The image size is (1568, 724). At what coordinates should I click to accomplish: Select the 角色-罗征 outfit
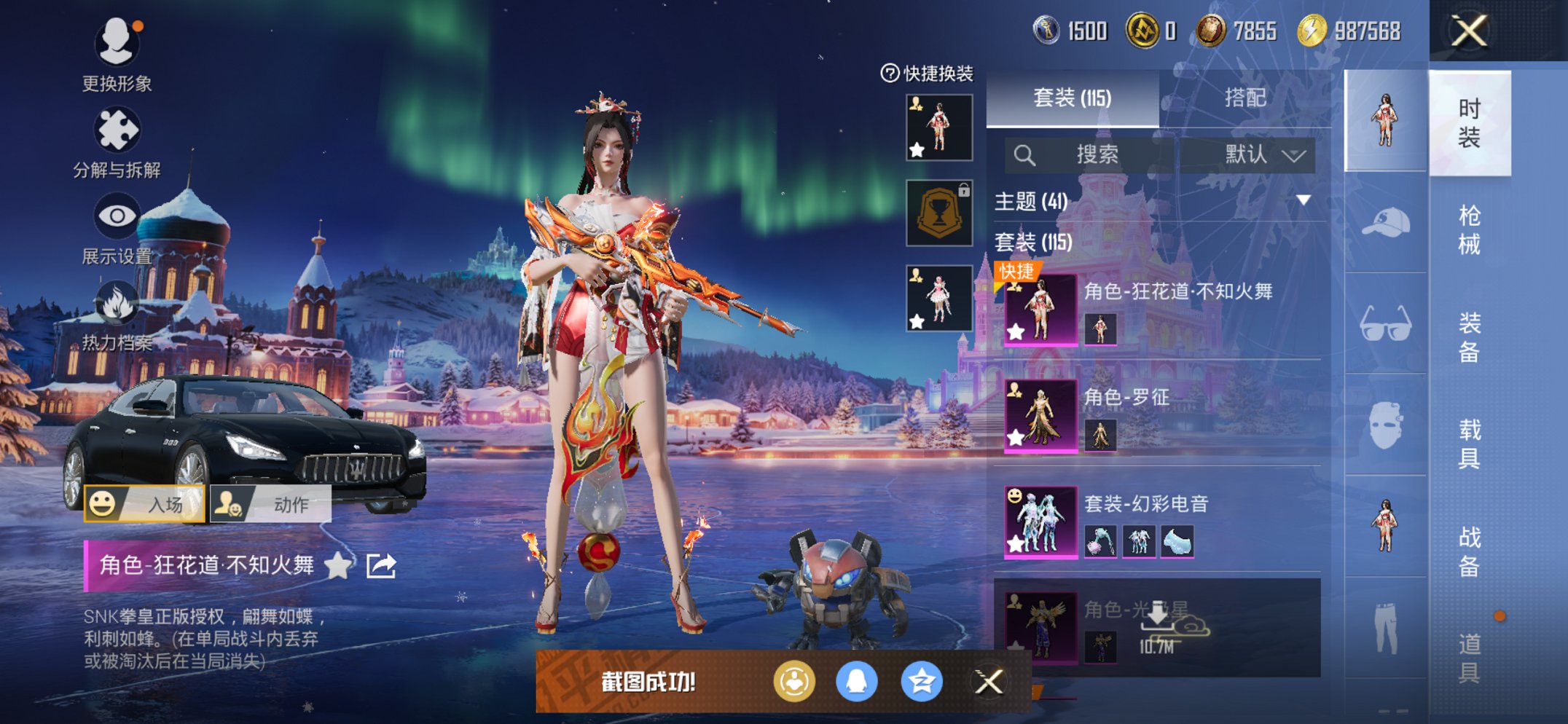1161,416
